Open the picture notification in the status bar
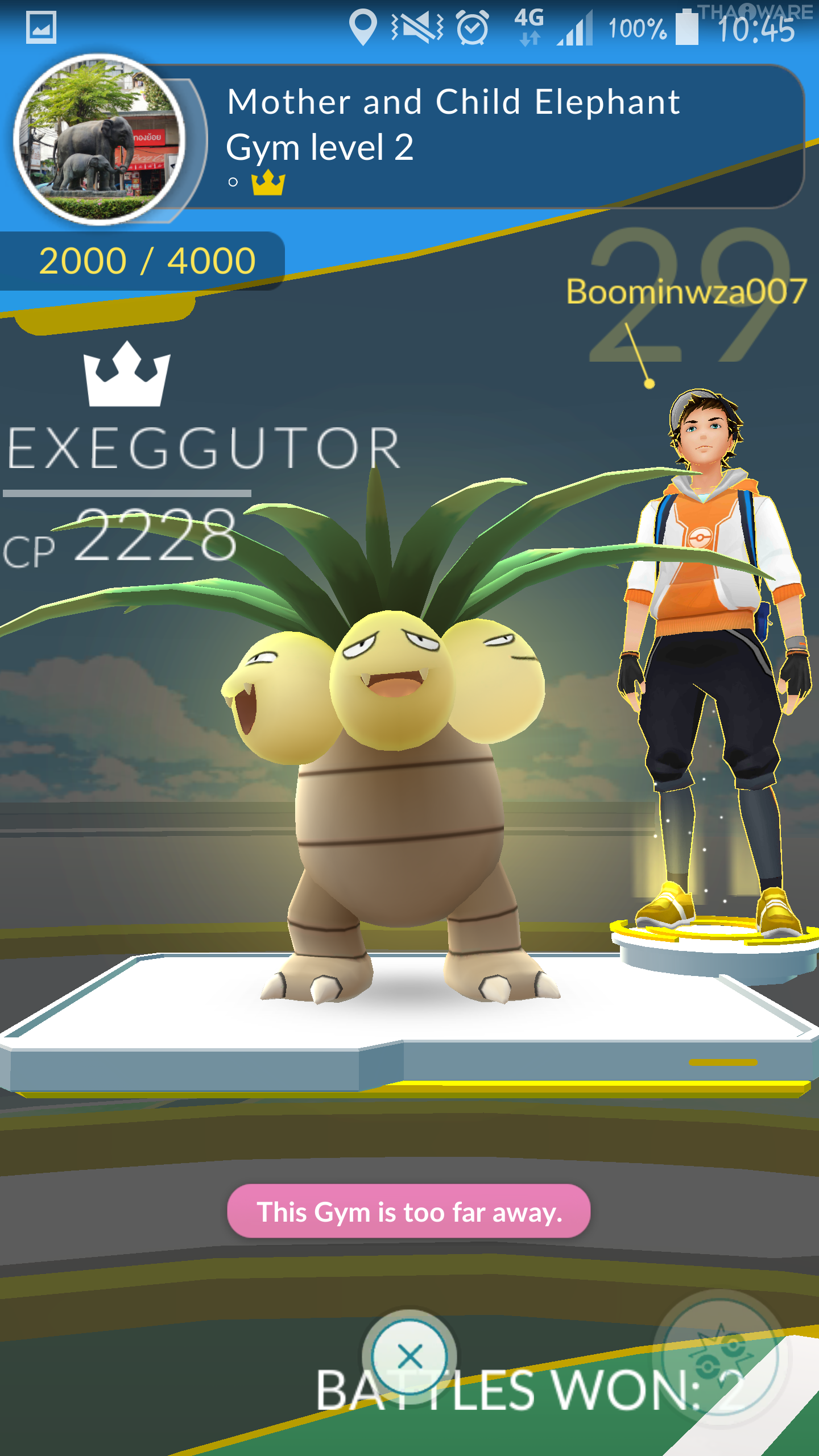Screen dimensions: 819x1456 (41, 27)
